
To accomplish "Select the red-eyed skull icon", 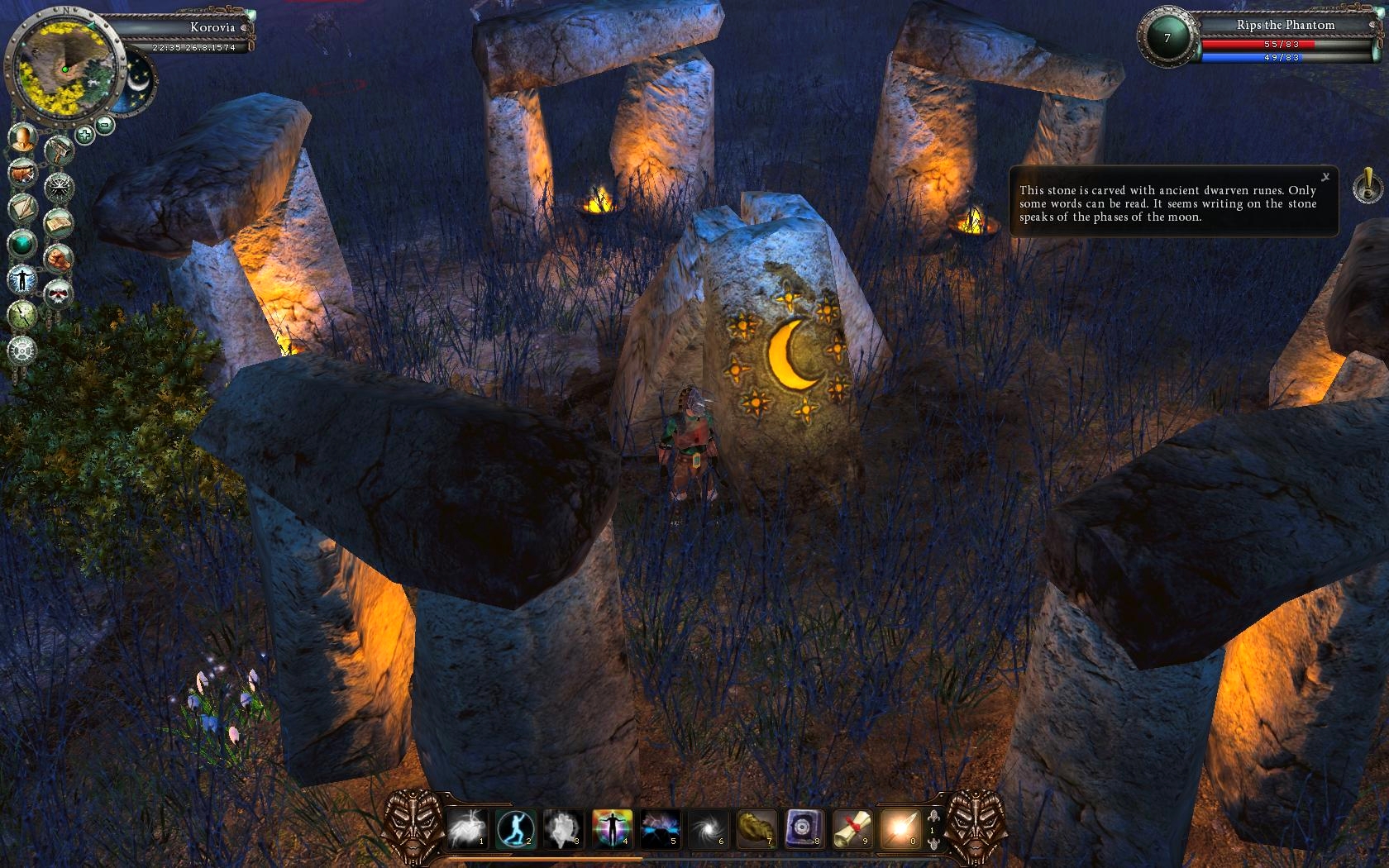I will coord(58,293).
